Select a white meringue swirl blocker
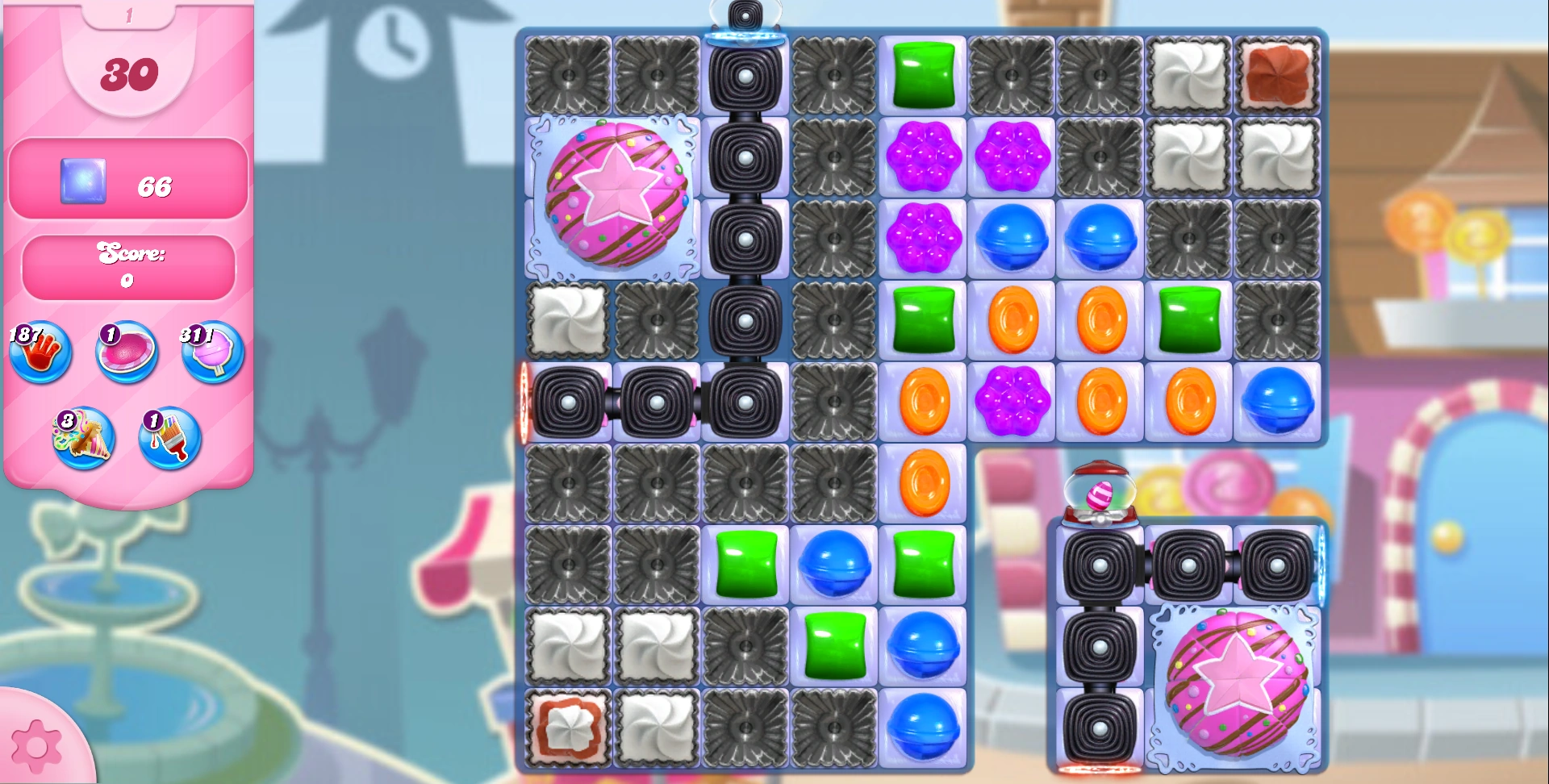 [x=567, y=319]
